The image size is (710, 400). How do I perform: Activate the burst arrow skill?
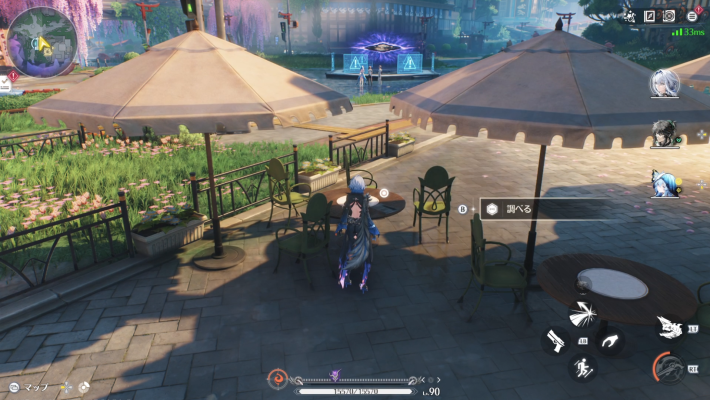coord(581,315)
